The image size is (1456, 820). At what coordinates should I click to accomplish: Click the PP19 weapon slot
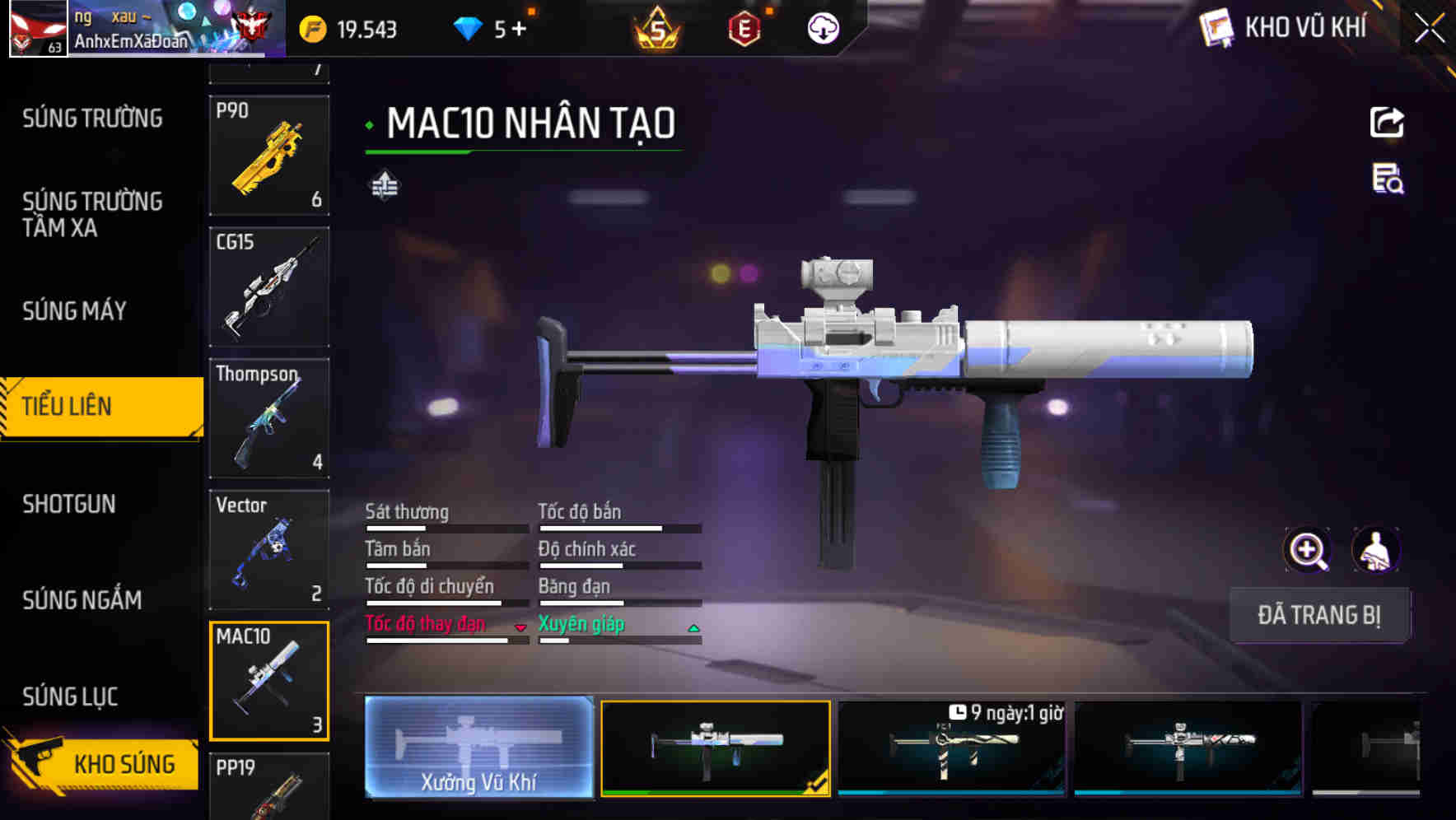click(x=269, y=786)
